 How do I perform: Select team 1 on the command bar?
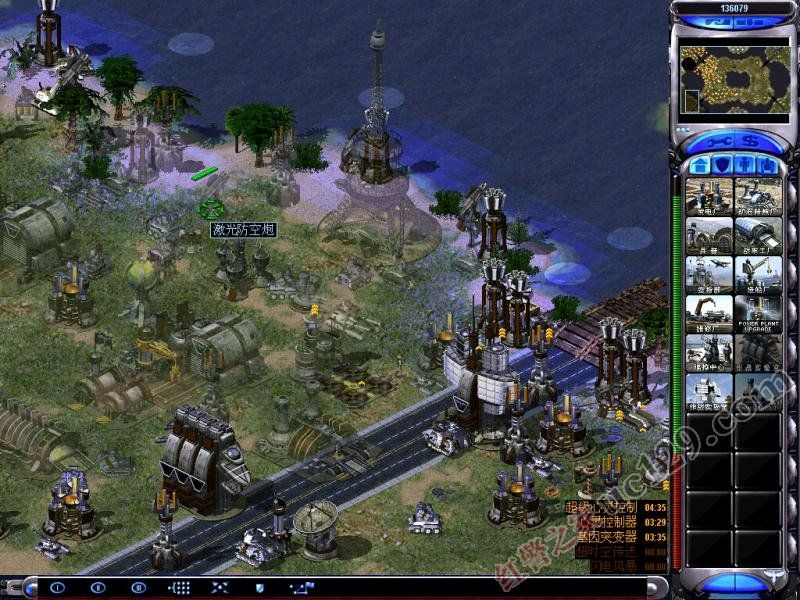(x=56, y=588)
